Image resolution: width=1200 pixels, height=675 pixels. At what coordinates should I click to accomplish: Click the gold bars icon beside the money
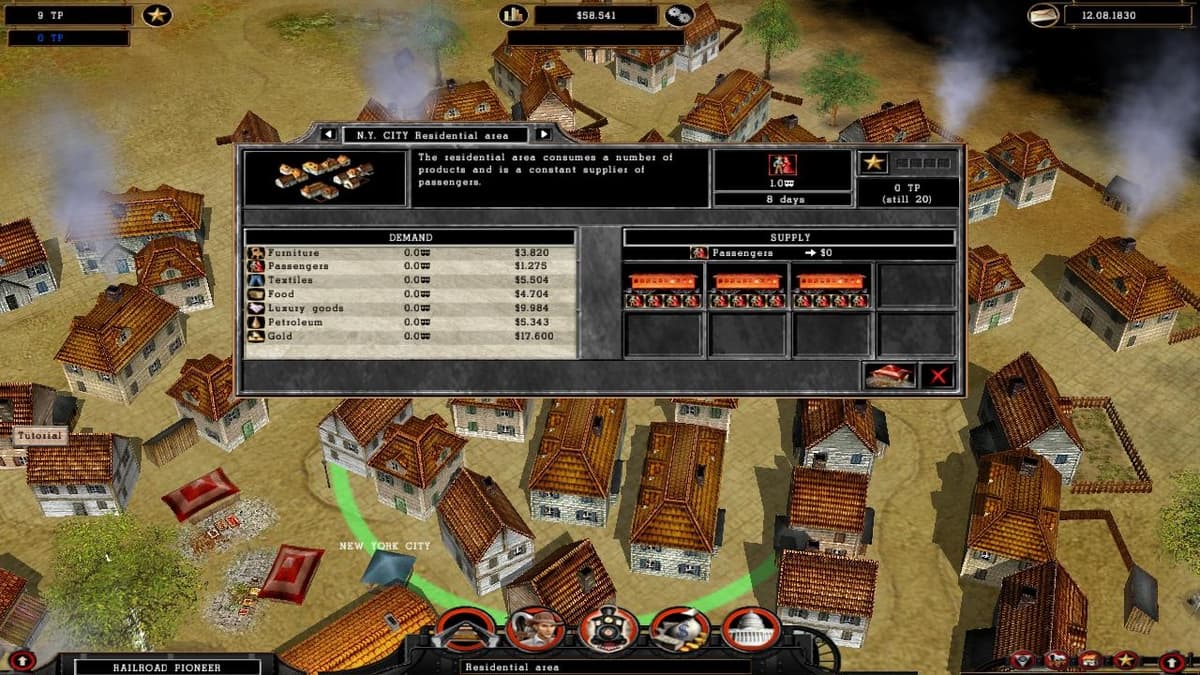point(514,15)
